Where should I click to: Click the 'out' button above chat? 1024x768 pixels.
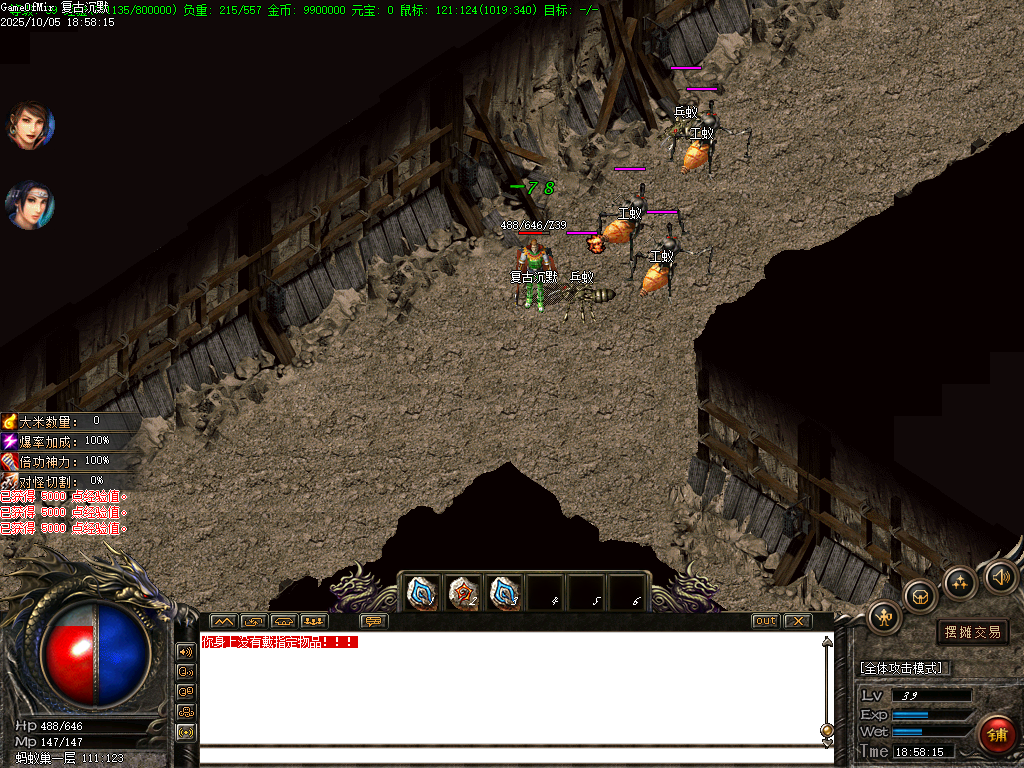coord(765,621)
